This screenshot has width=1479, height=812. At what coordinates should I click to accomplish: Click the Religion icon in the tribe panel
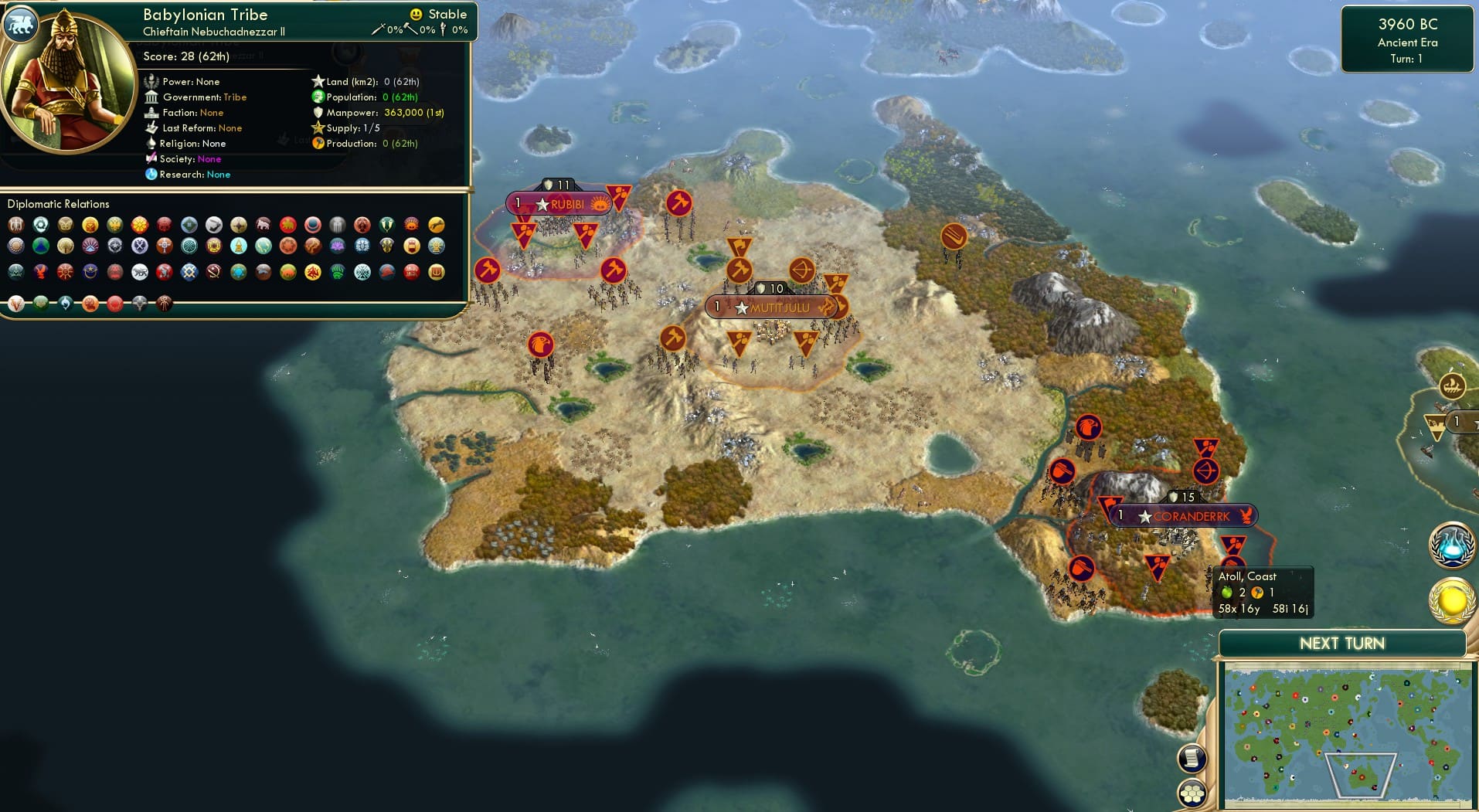coord(152,144)
